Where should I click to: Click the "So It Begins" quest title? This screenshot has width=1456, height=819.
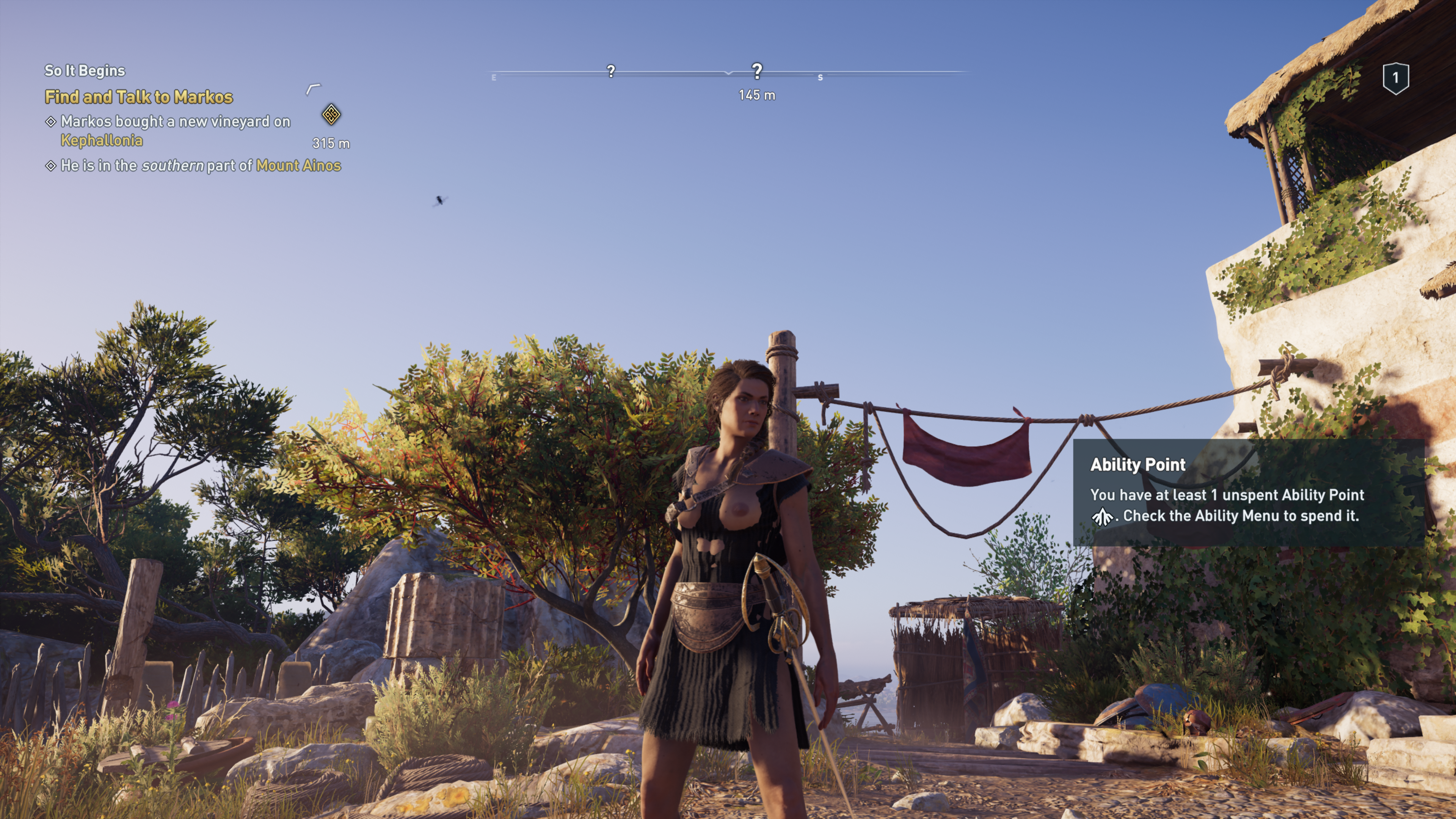(85, 71)
